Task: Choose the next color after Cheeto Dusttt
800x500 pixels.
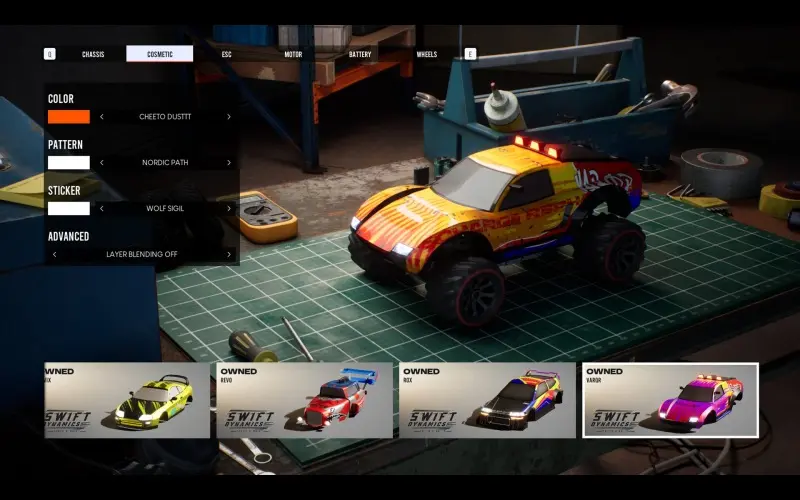Action: (x=228, y=117)
